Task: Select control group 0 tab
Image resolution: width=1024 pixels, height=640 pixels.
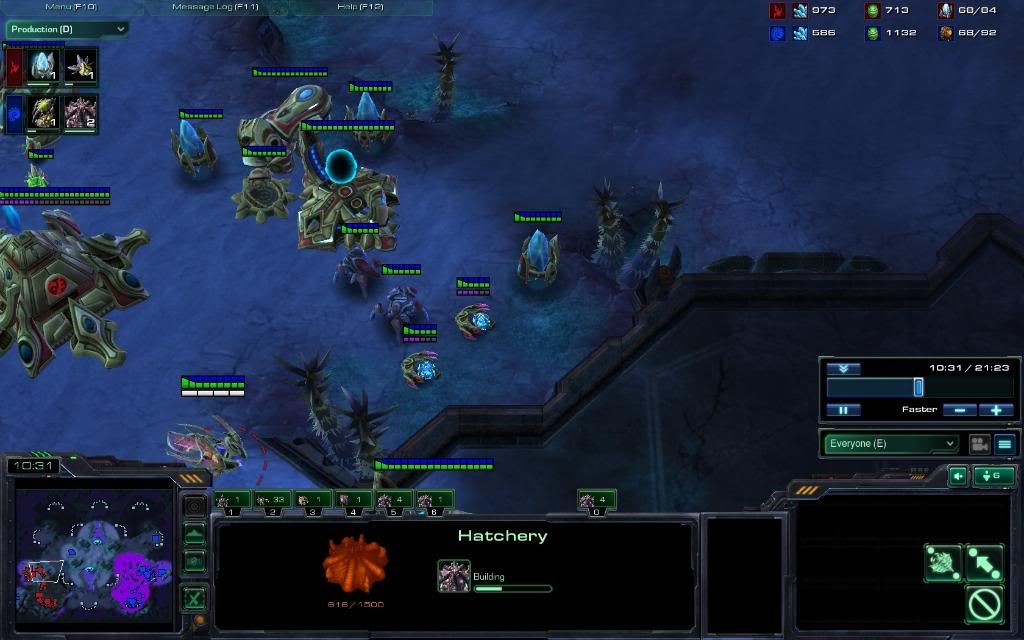Action: tap(595, 500)
